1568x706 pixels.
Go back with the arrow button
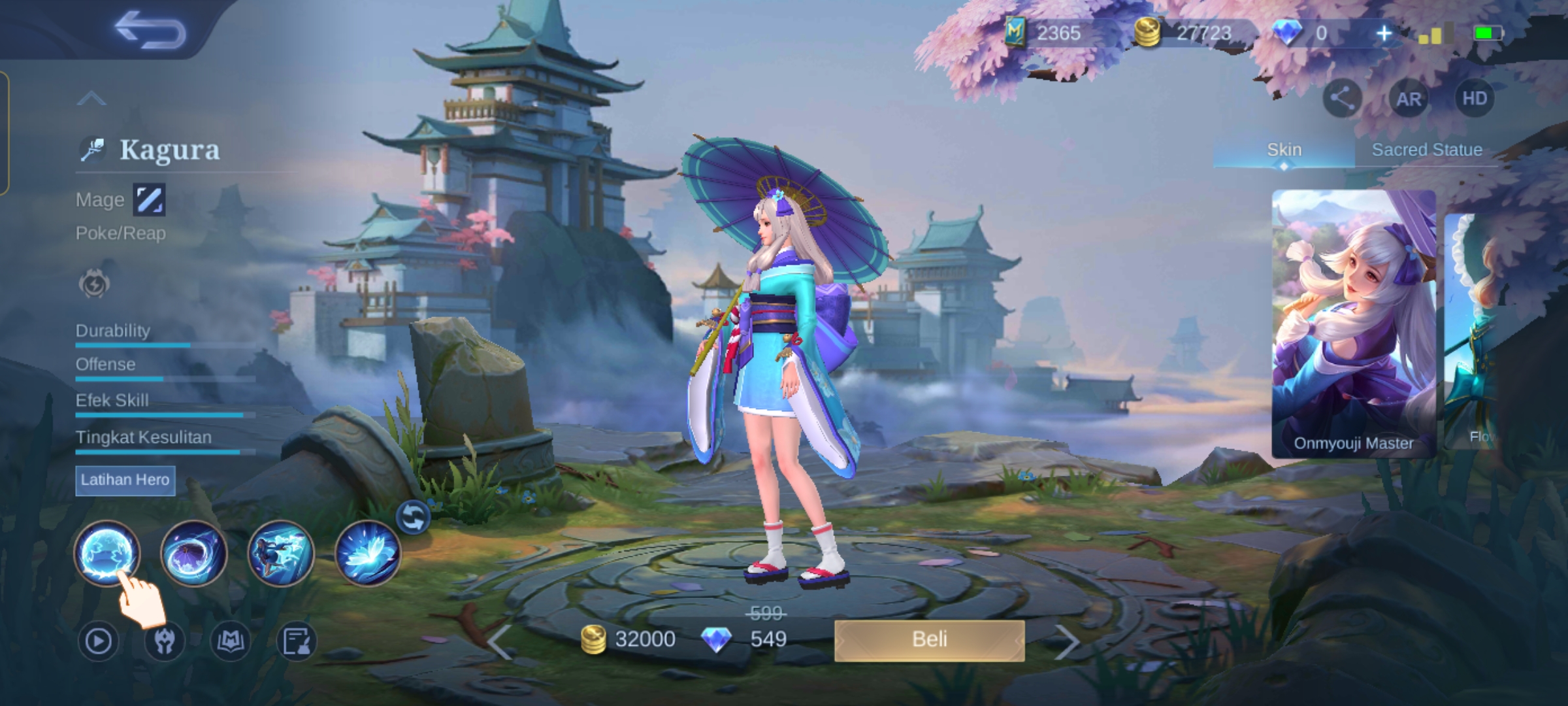[150, 30]
